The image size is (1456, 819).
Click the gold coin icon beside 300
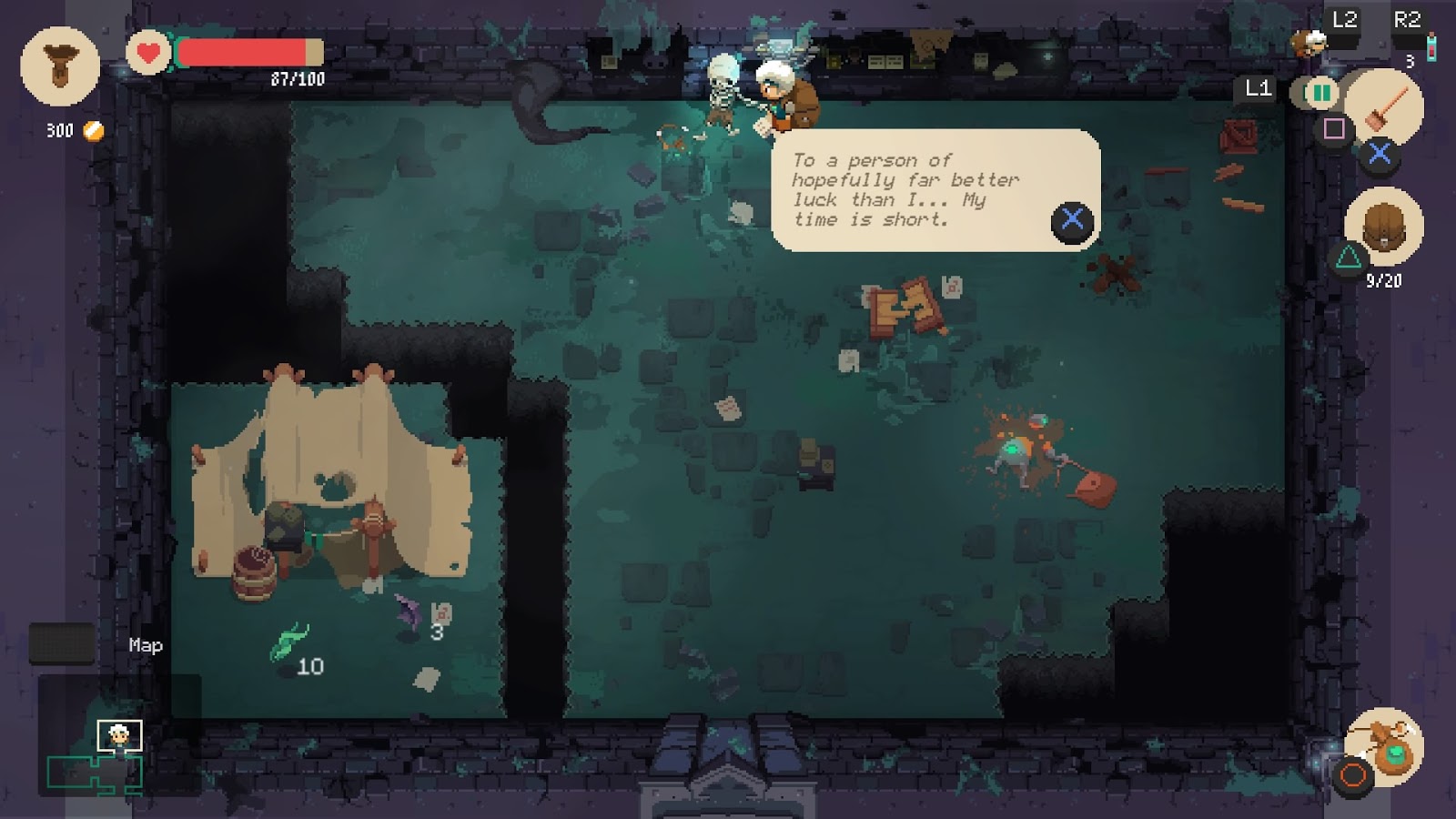[92, 133]
